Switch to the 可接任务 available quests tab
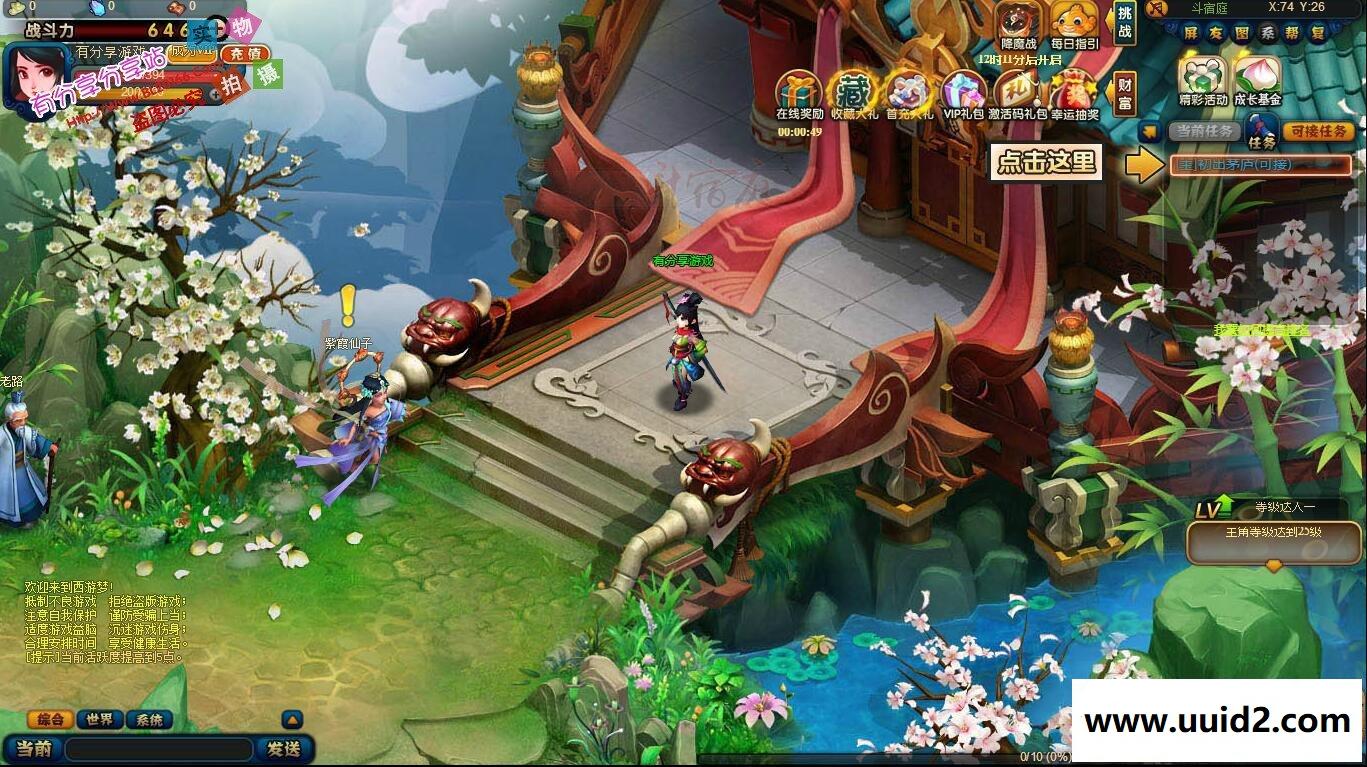The height and width of the screenshot is (767, 1367). (1317, 130)
